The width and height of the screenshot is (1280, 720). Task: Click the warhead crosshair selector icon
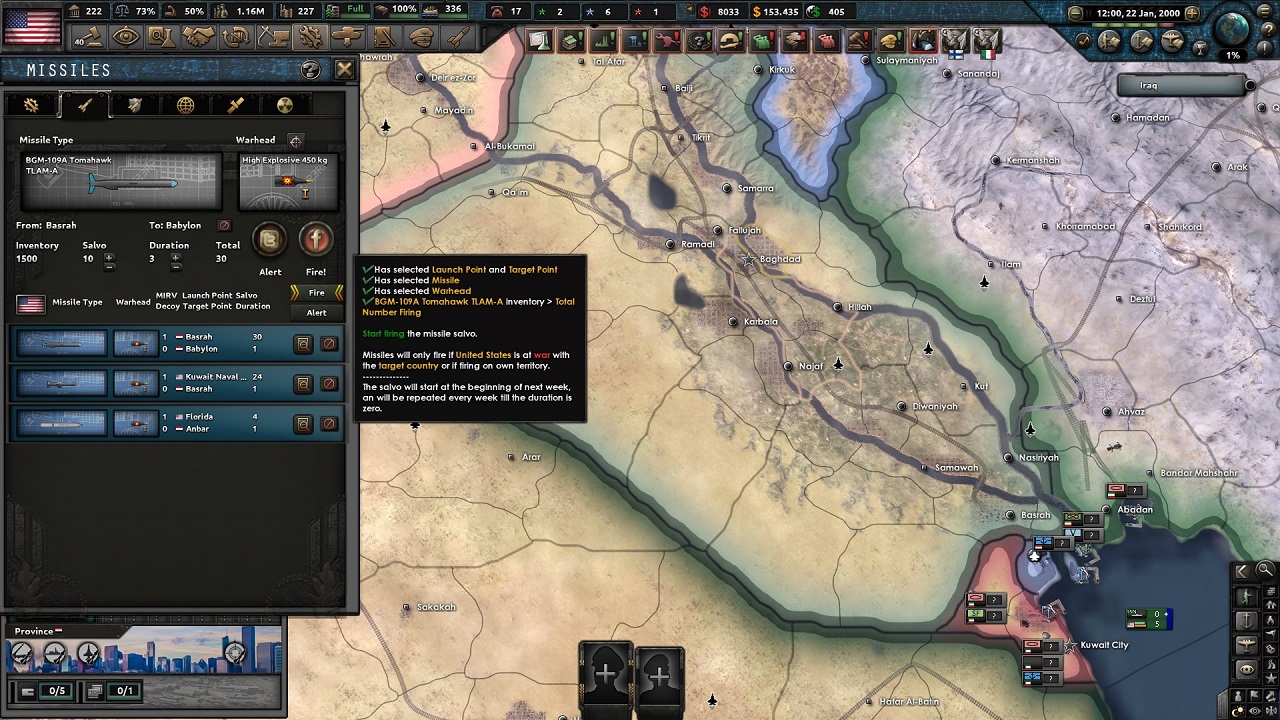click(296, 141)
